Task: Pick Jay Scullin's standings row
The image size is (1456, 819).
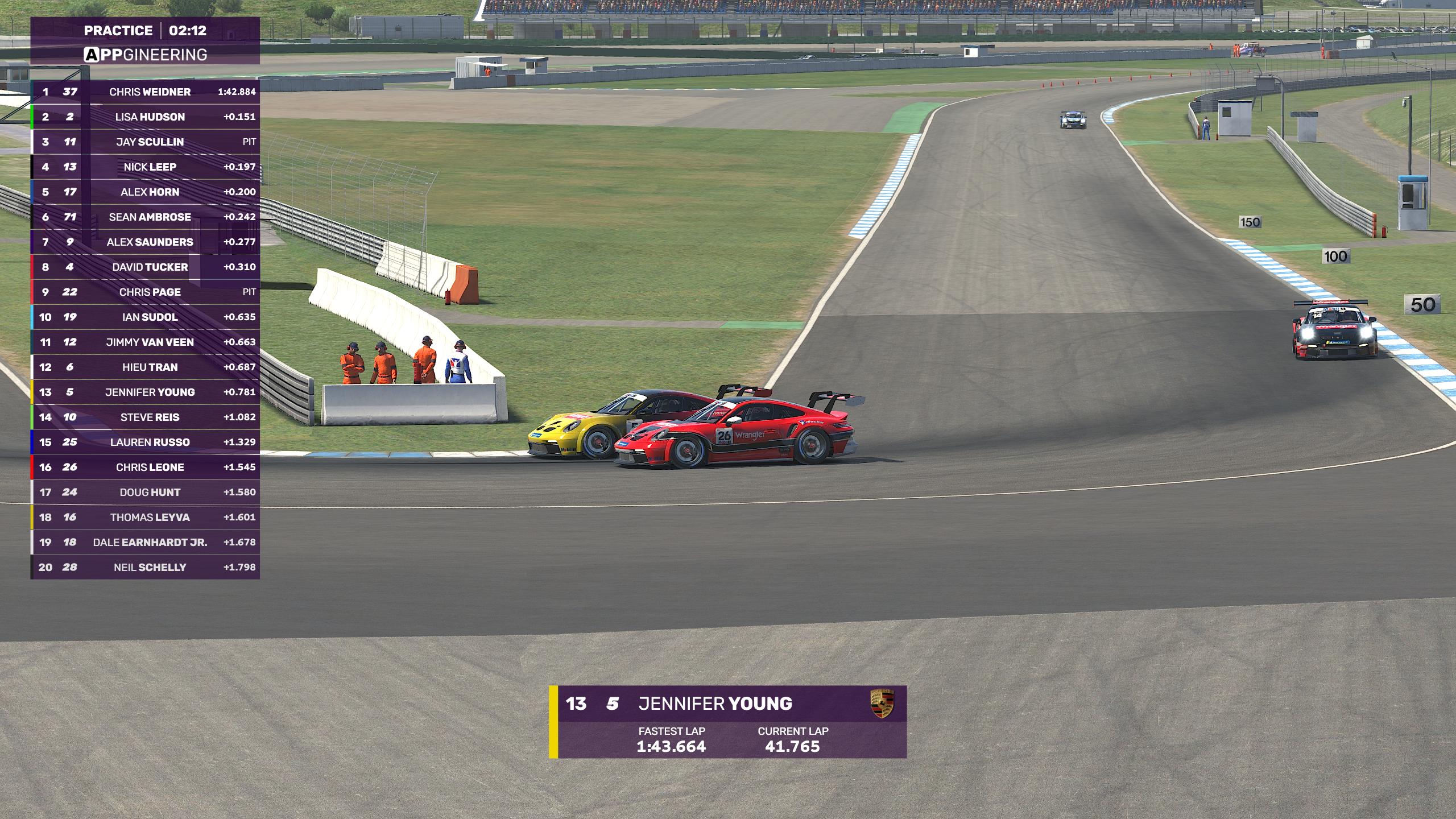Action: pos(150,142)
